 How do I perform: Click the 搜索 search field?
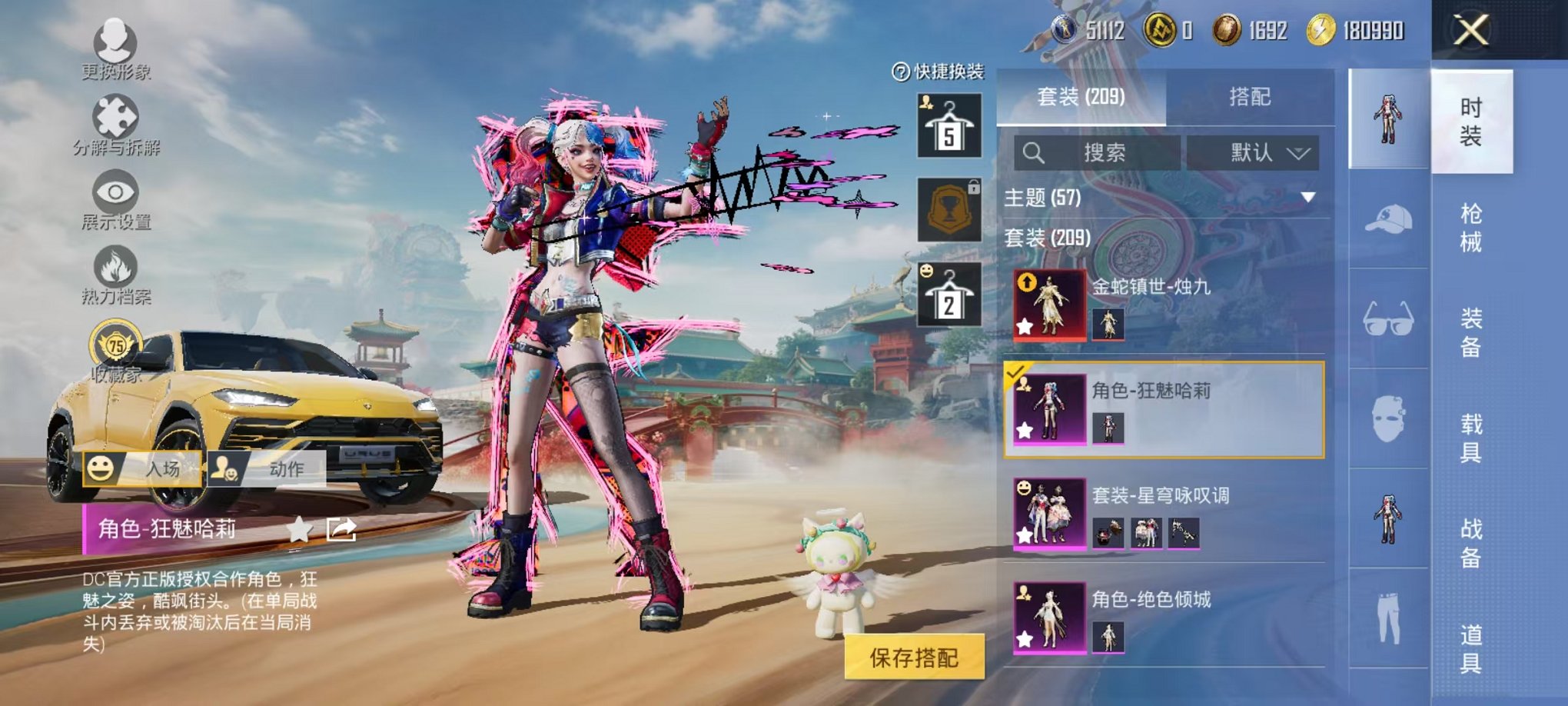pyautogui.click(x=1099, y=152)
